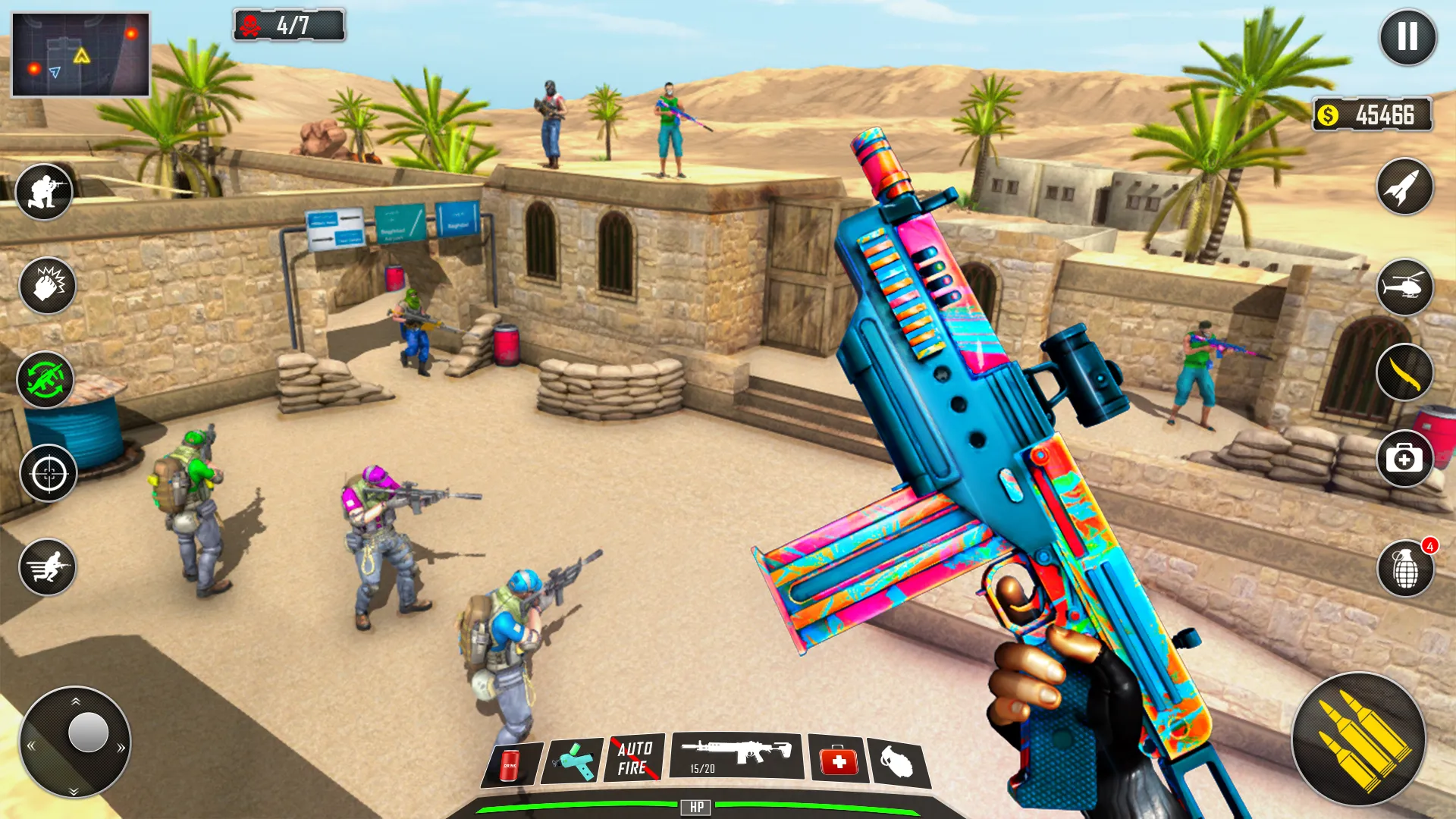
Task: Select the glove item slot in hotbar
Action: pos(899,762)
